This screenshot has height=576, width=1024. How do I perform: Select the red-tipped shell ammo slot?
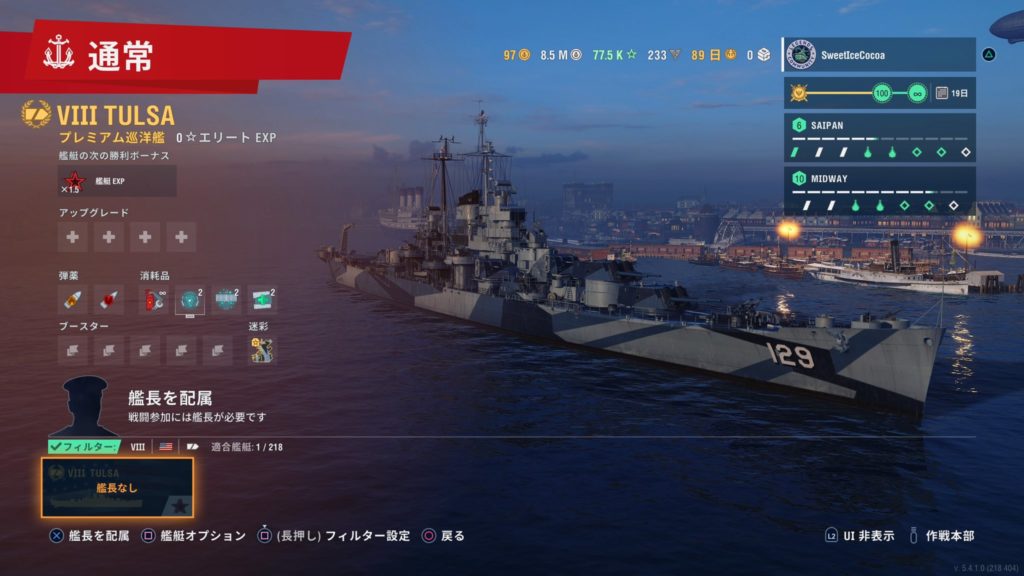[x=109, y=298]
